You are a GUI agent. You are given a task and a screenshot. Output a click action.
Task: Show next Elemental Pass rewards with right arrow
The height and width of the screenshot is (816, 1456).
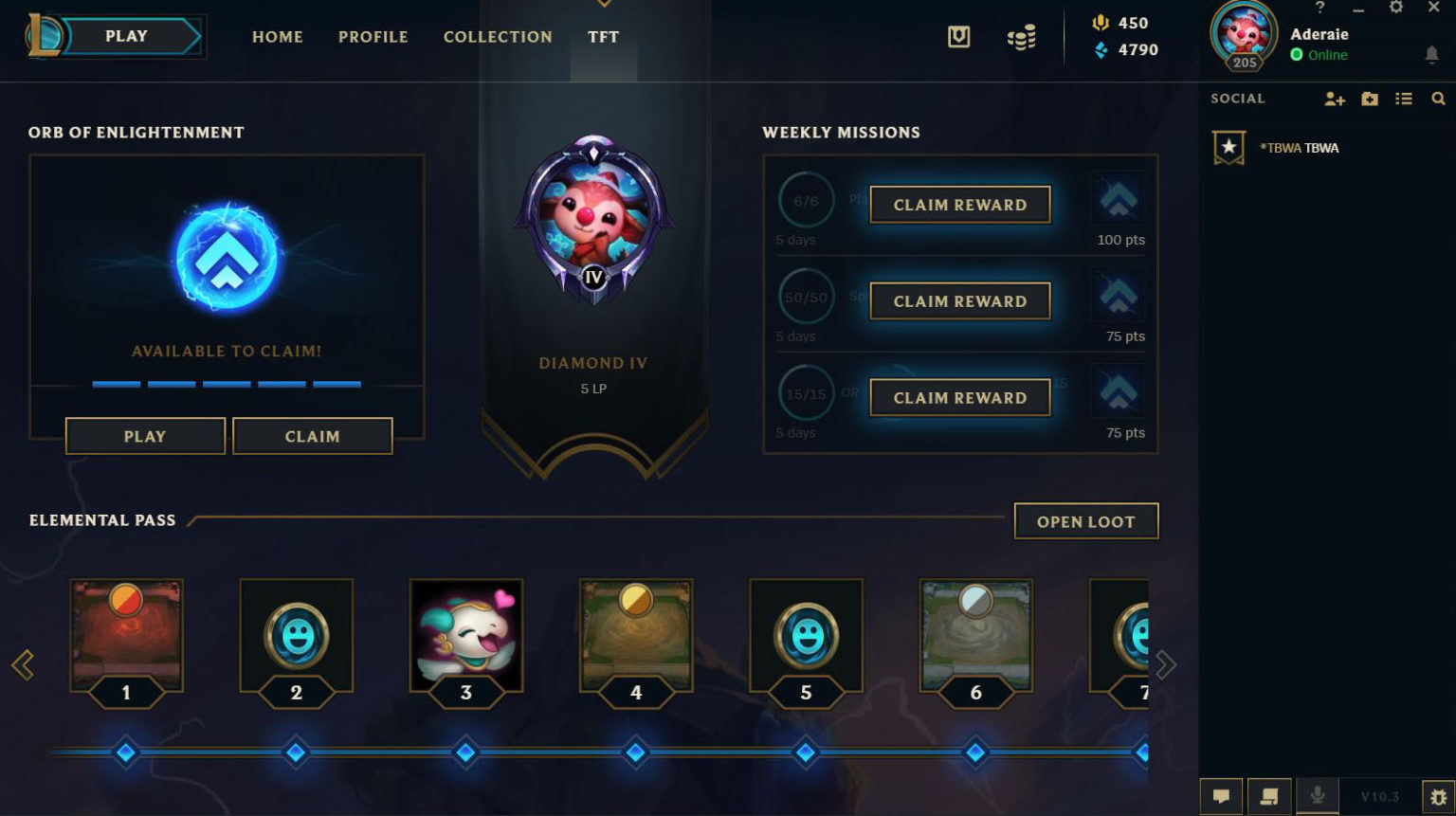(x=1165, y=665)
